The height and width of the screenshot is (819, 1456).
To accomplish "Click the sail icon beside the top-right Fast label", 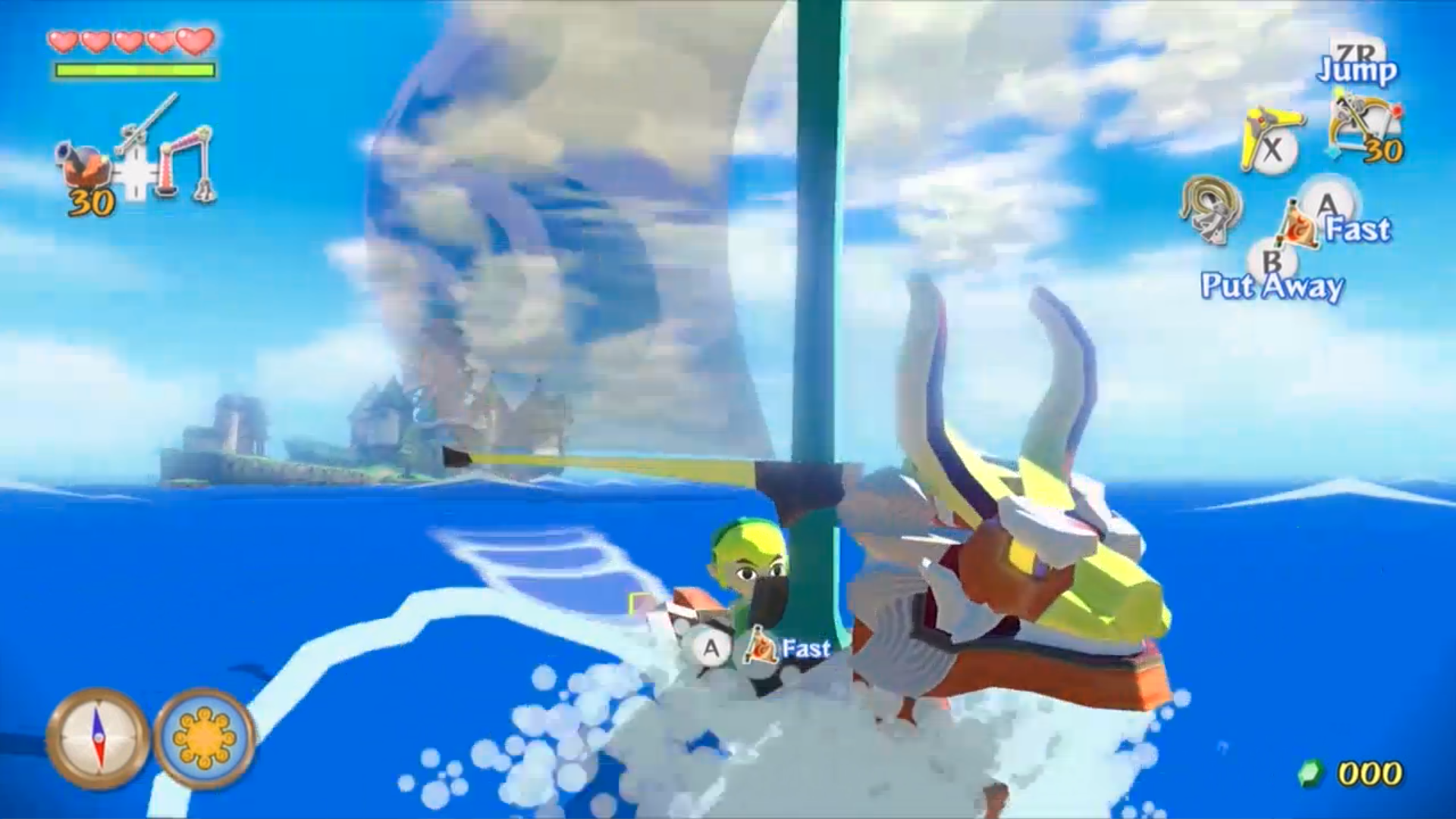I will 1298,225.
